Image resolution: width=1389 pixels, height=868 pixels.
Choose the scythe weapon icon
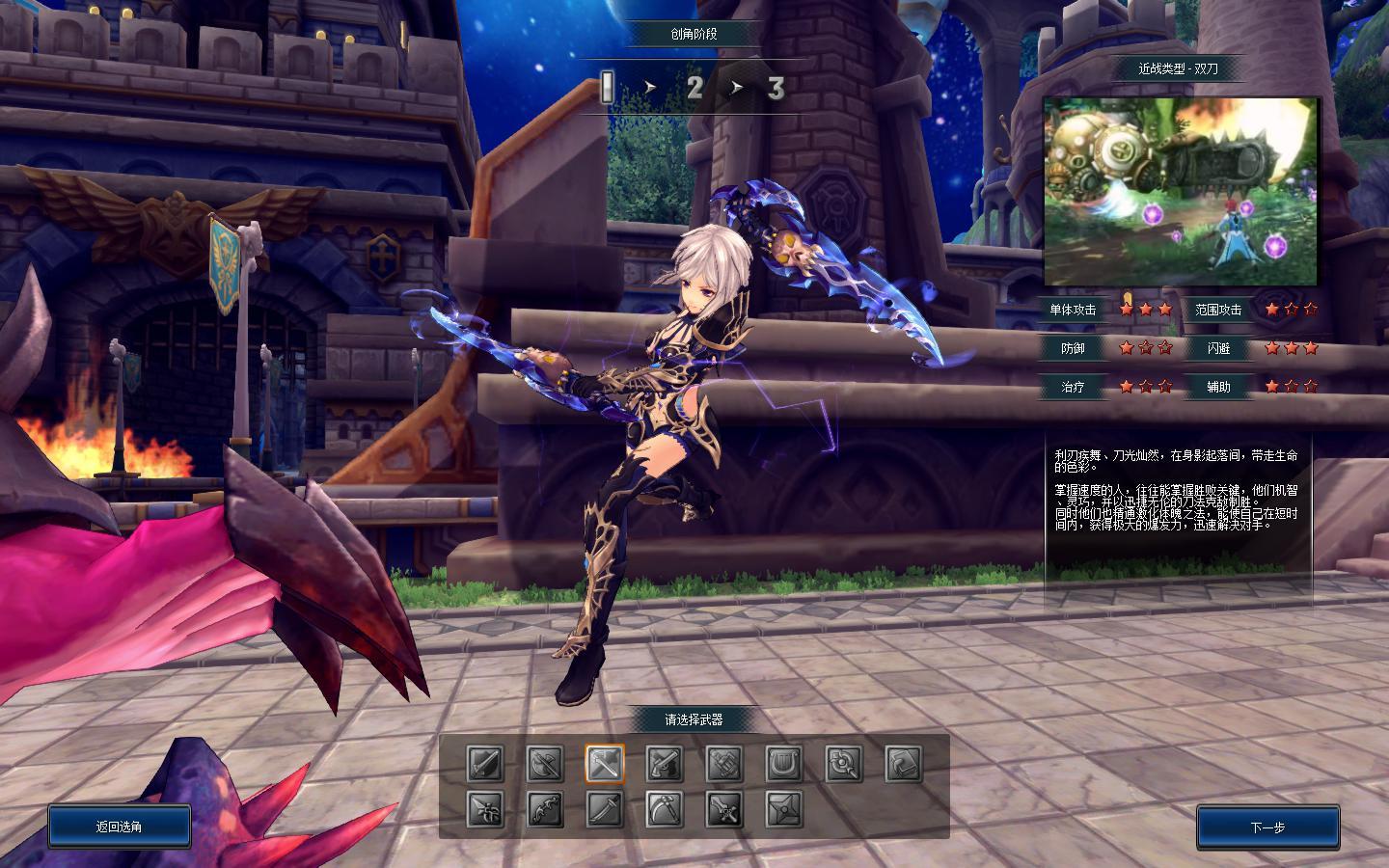pyautogui.click(x=665, y=809)
